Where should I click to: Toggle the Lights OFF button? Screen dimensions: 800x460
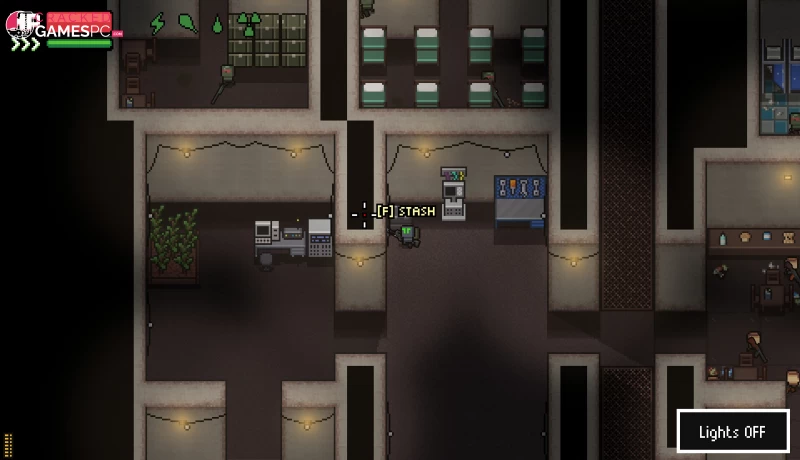click(x=732, y=432)
